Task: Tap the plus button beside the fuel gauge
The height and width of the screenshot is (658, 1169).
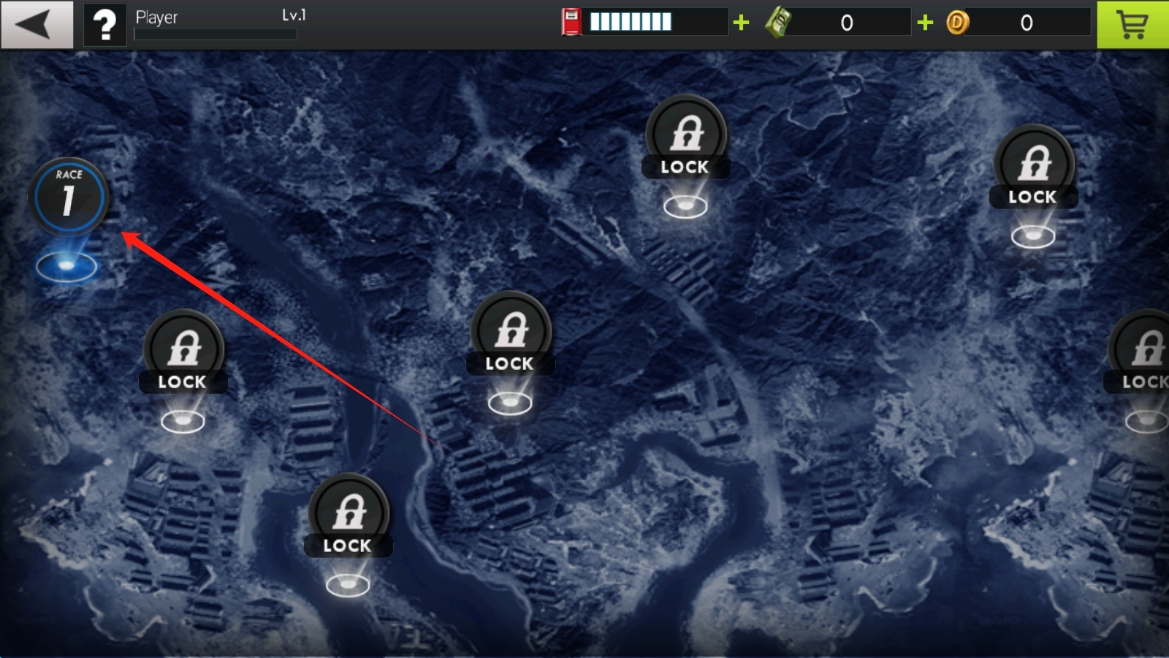Action: click(x=741, y=22)
